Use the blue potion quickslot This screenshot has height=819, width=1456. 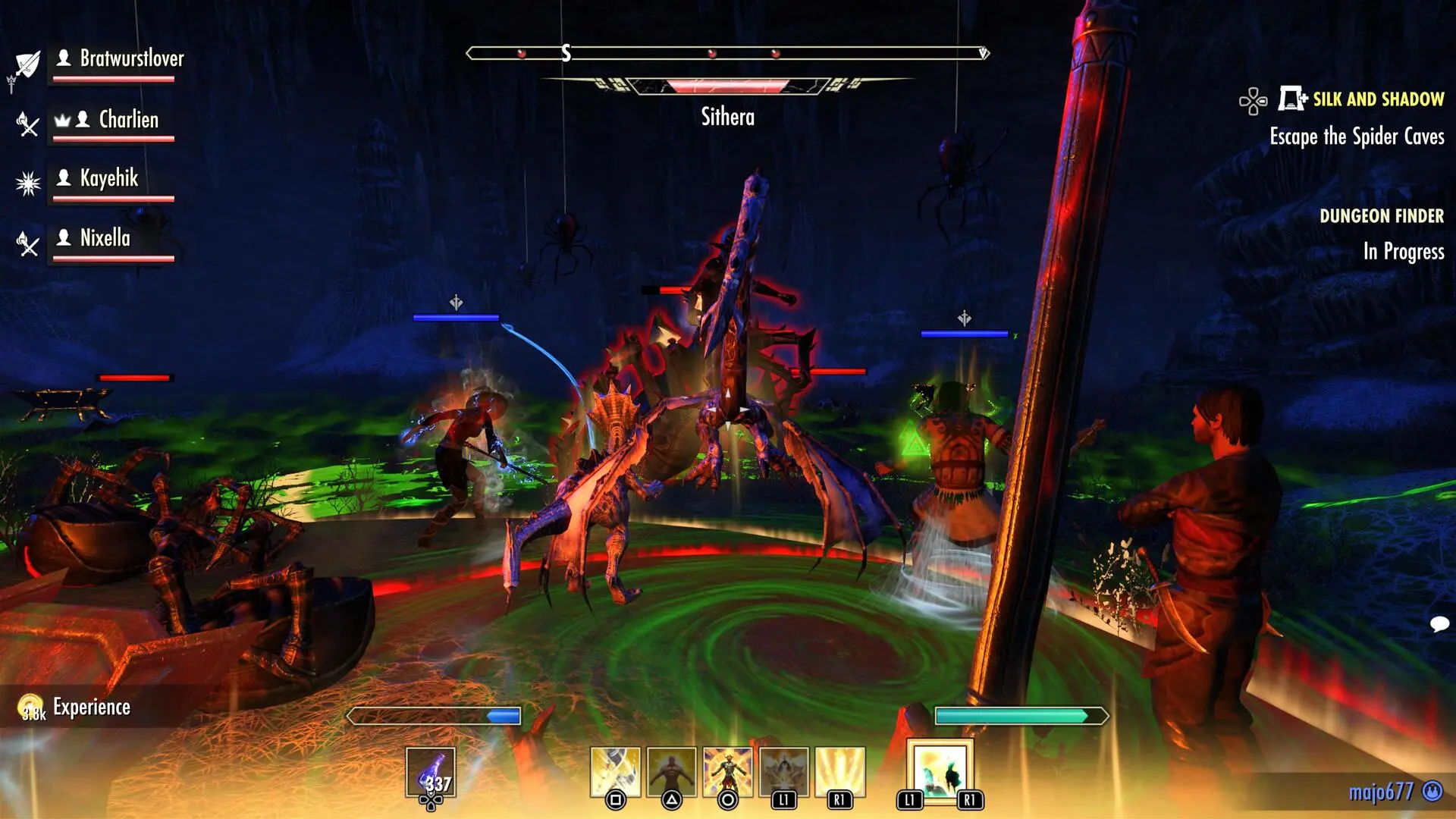(x=431, y=773)
